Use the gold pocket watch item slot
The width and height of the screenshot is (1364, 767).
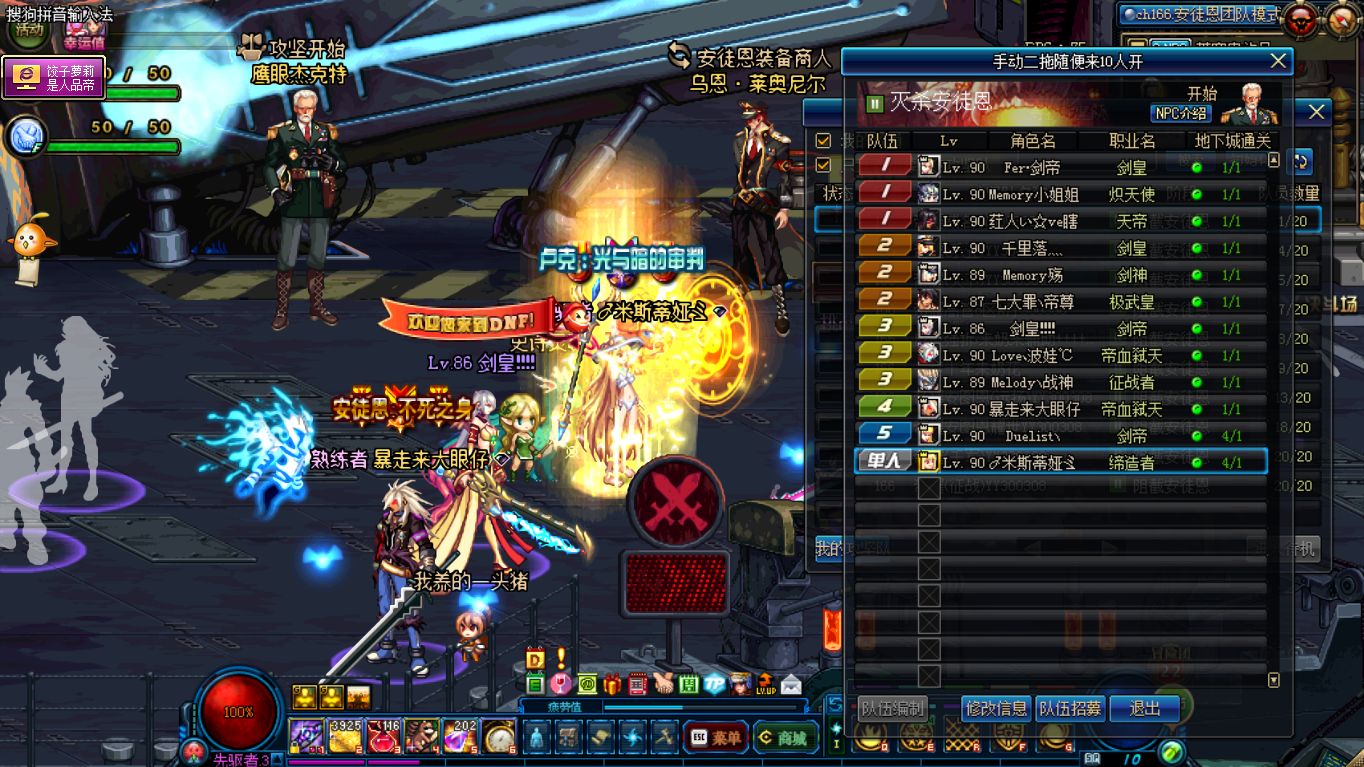point(499,737)
